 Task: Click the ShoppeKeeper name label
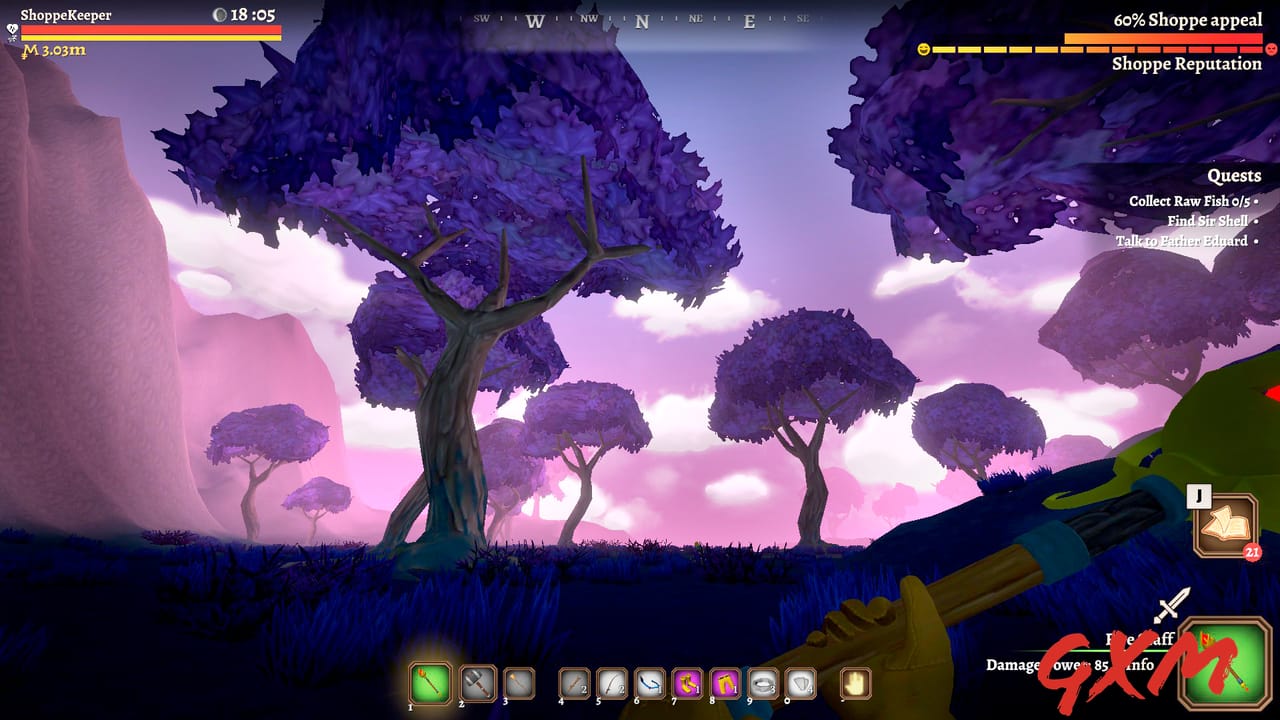pos(65,14)
